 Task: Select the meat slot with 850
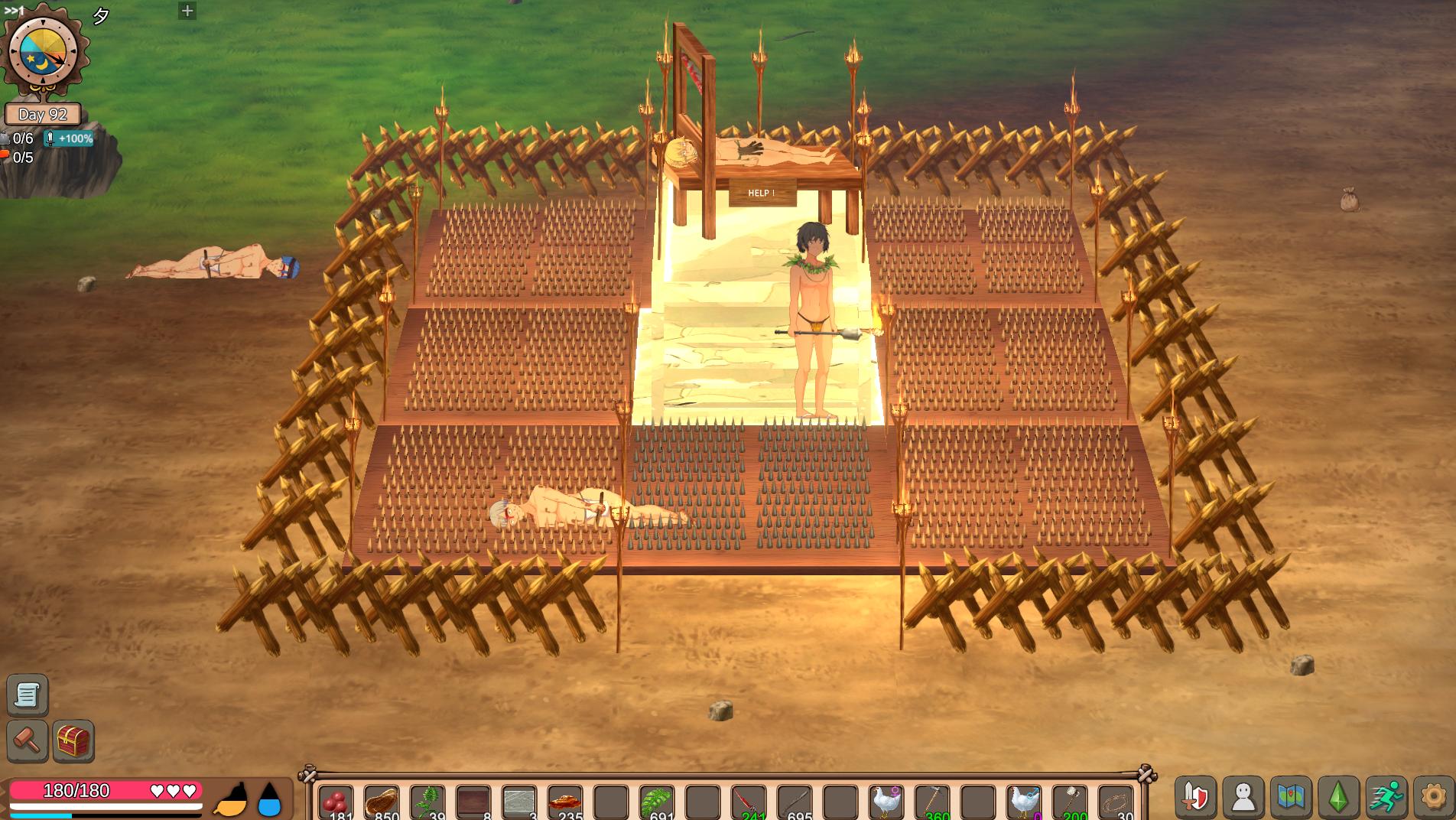[x=382, y=803]
